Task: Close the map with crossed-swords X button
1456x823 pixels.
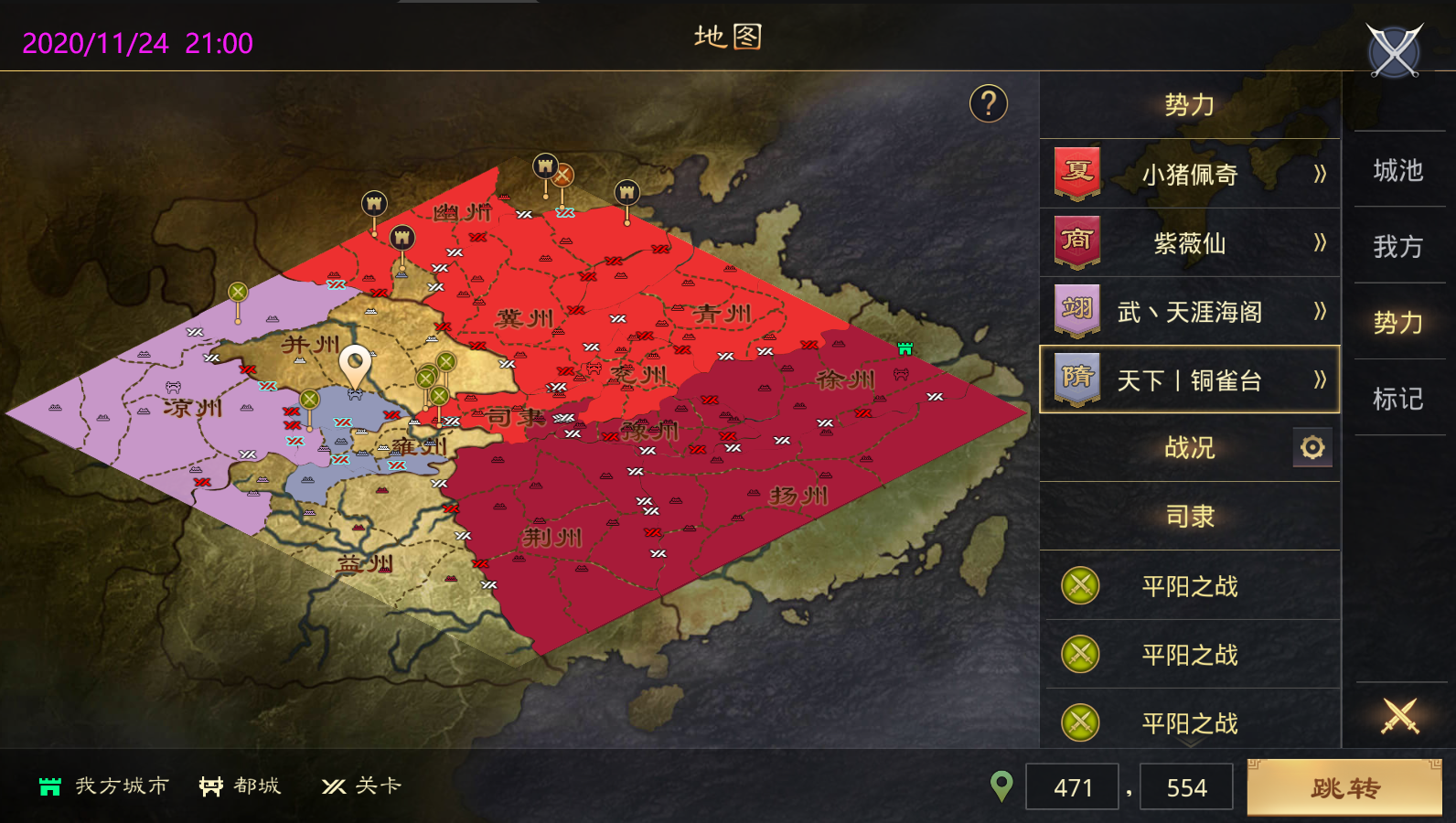Action: (x=1394, y=51)
